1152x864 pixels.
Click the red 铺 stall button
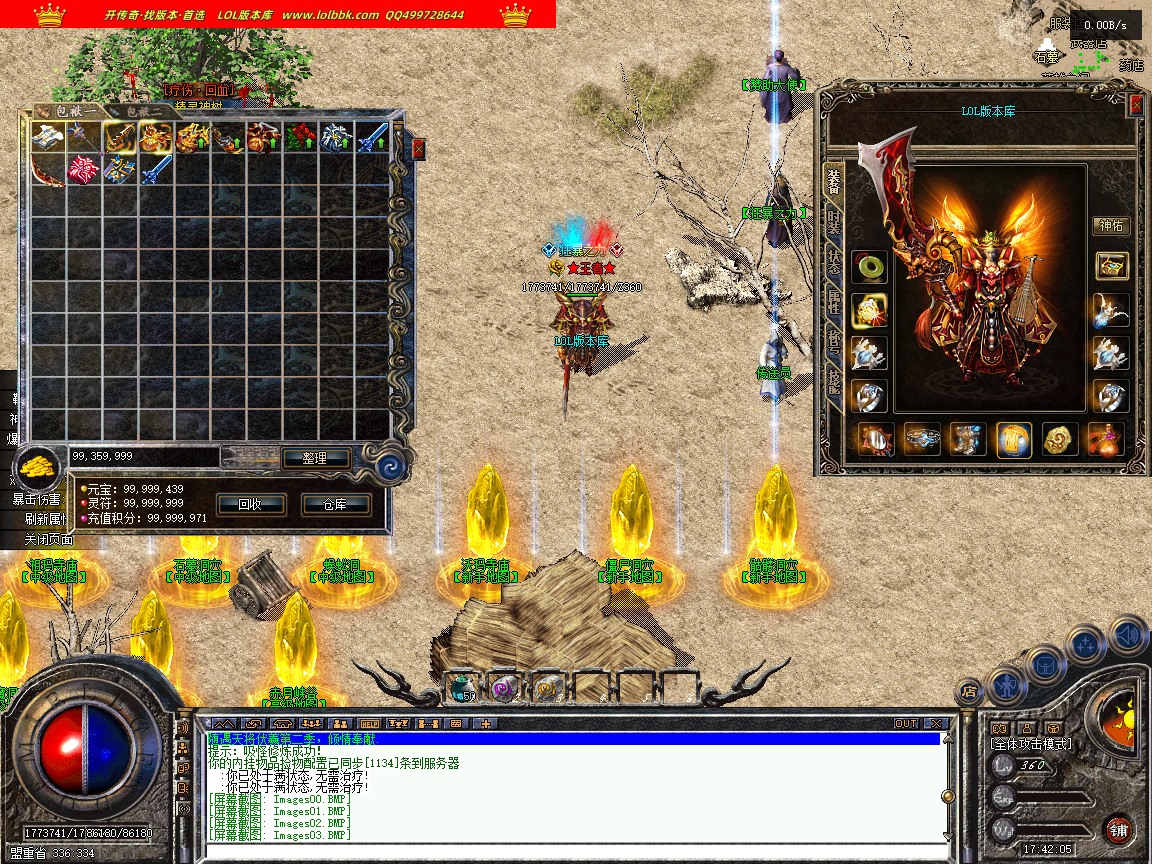1118,829
